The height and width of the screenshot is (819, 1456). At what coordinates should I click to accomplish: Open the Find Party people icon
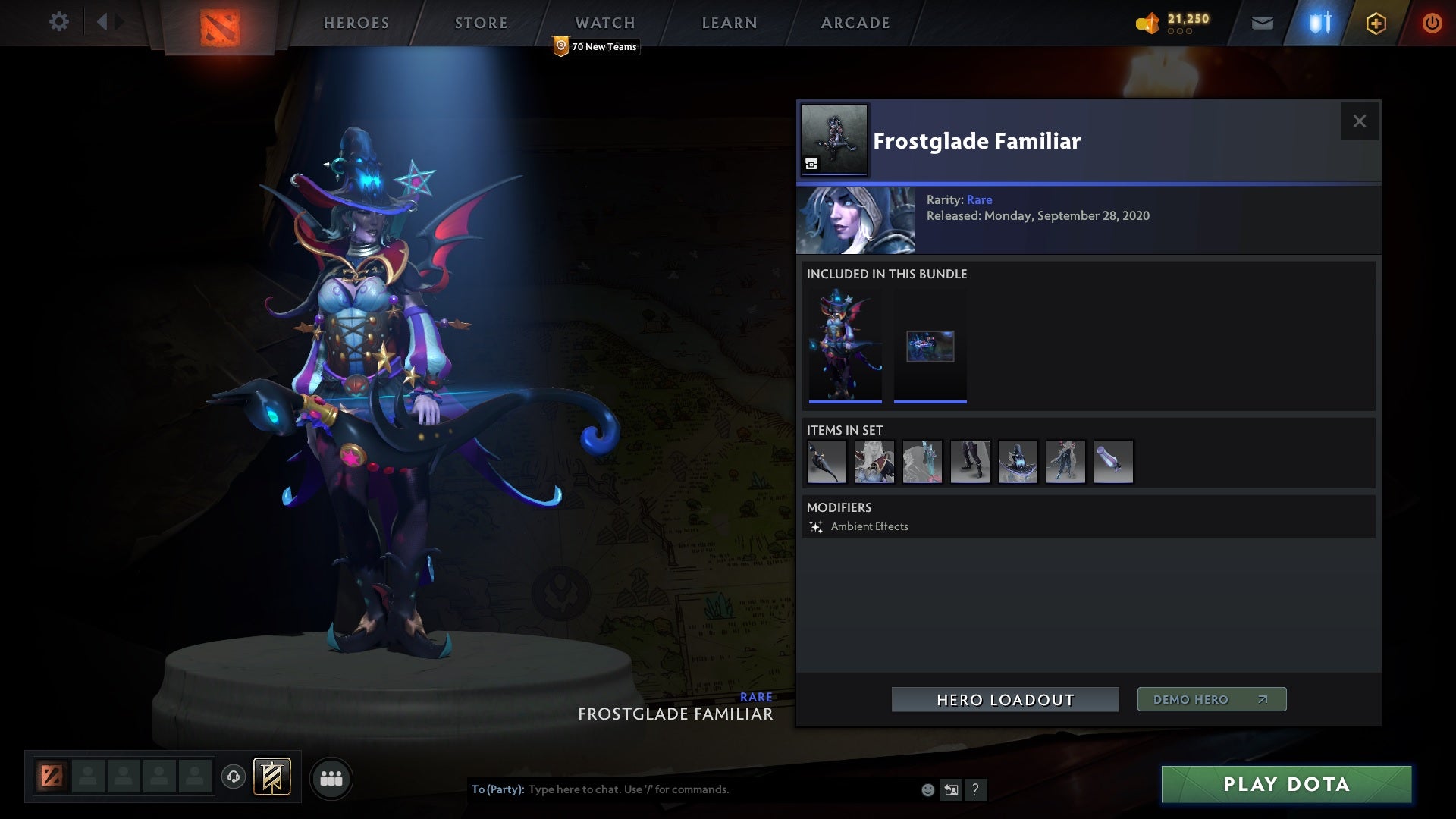pyautogui.click(x=331, y=777)
